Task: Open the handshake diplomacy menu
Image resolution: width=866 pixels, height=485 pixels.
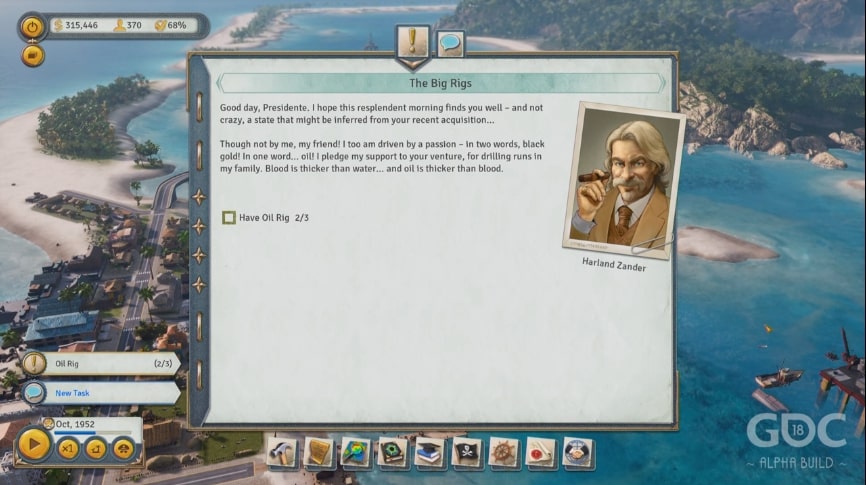Action: point(578,452)
